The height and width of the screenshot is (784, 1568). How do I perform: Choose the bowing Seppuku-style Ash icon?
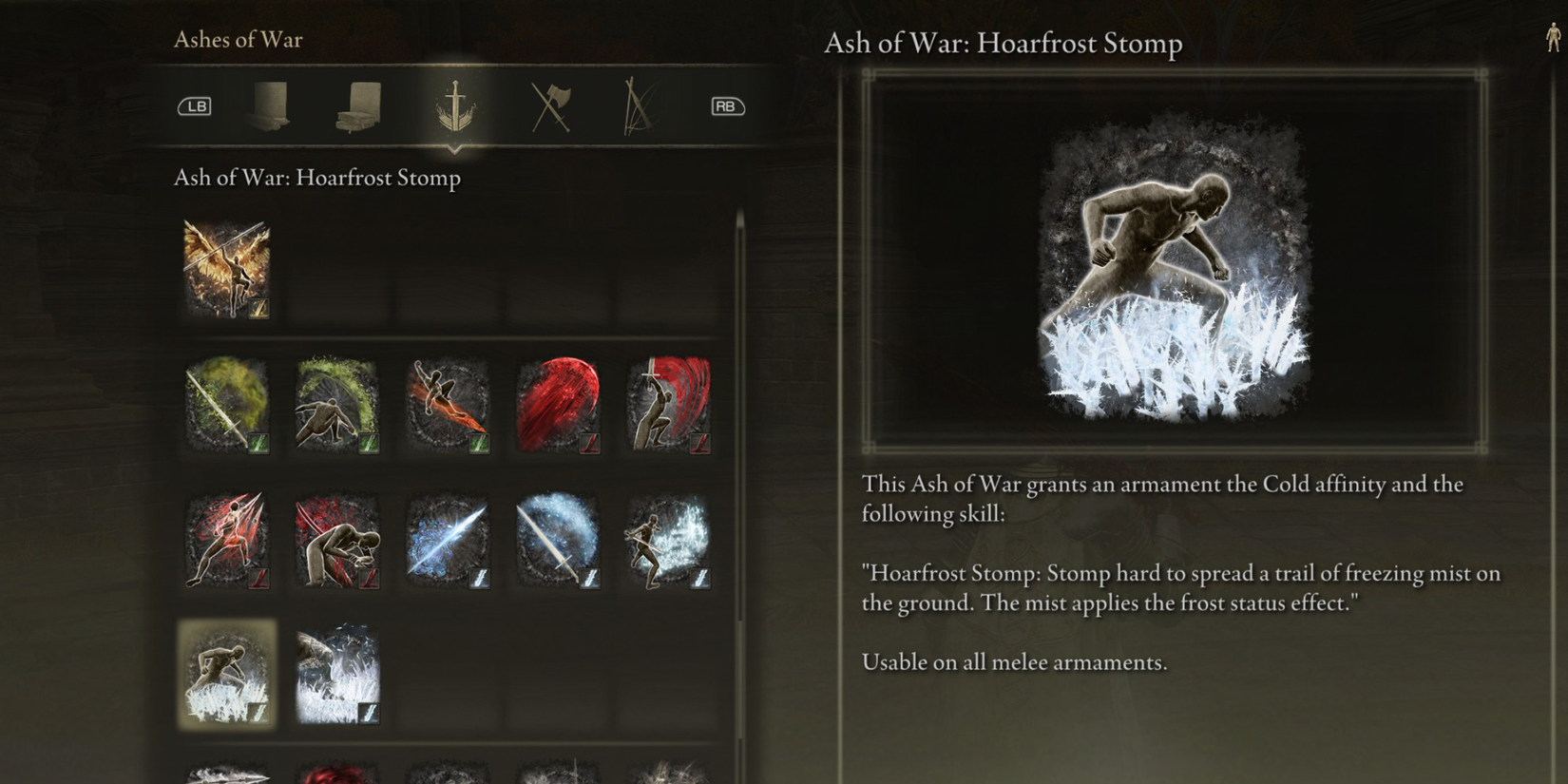pyautogui.click(x=335, y=541)
